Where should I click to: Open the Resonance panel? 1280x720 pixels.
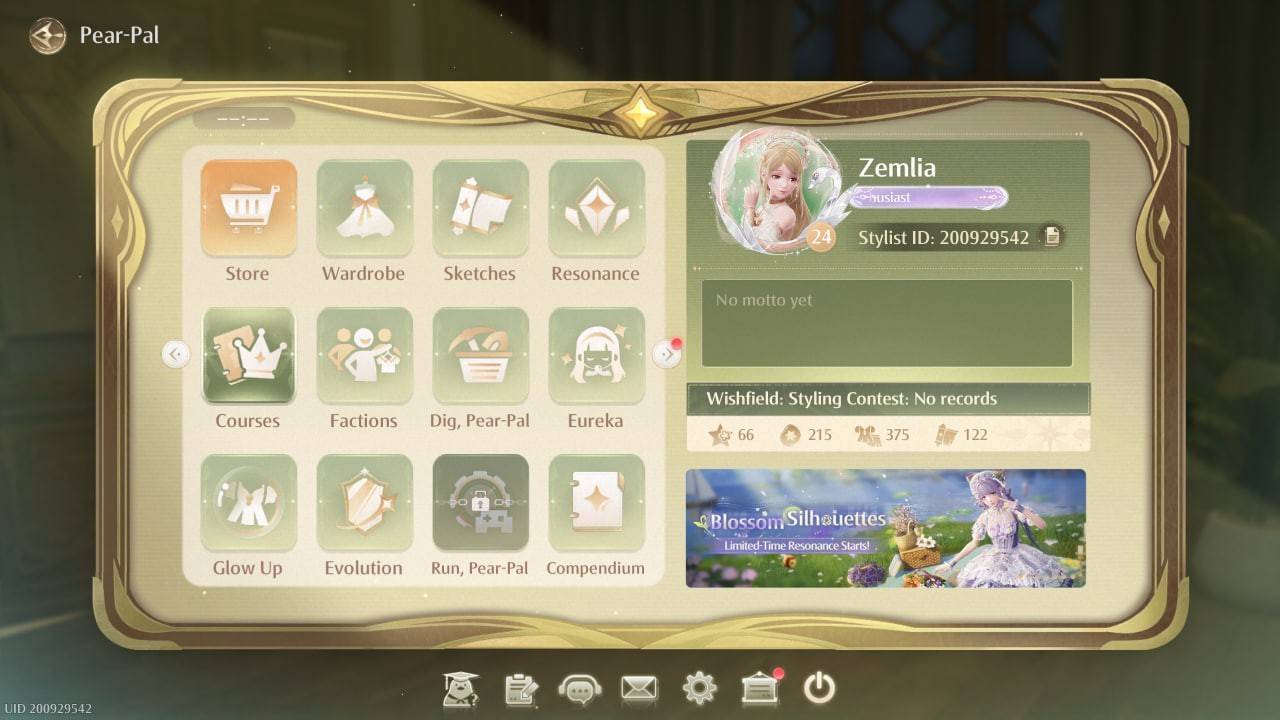coord(596,207)
